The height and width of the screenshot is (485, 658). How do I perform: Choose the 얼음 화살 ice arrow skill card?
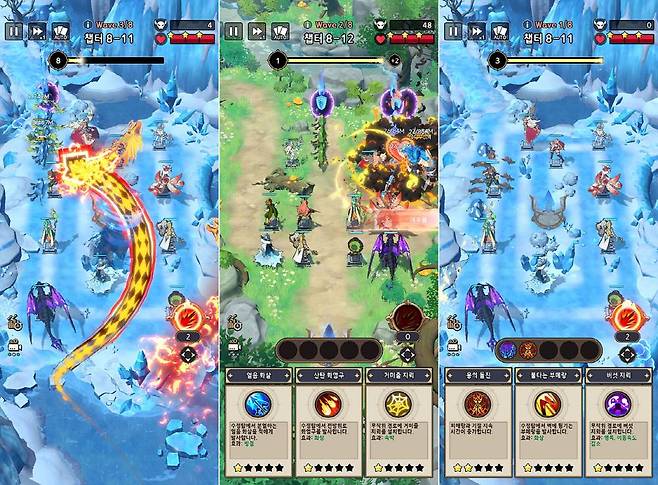pyautogui.click(x=256, y=420)
